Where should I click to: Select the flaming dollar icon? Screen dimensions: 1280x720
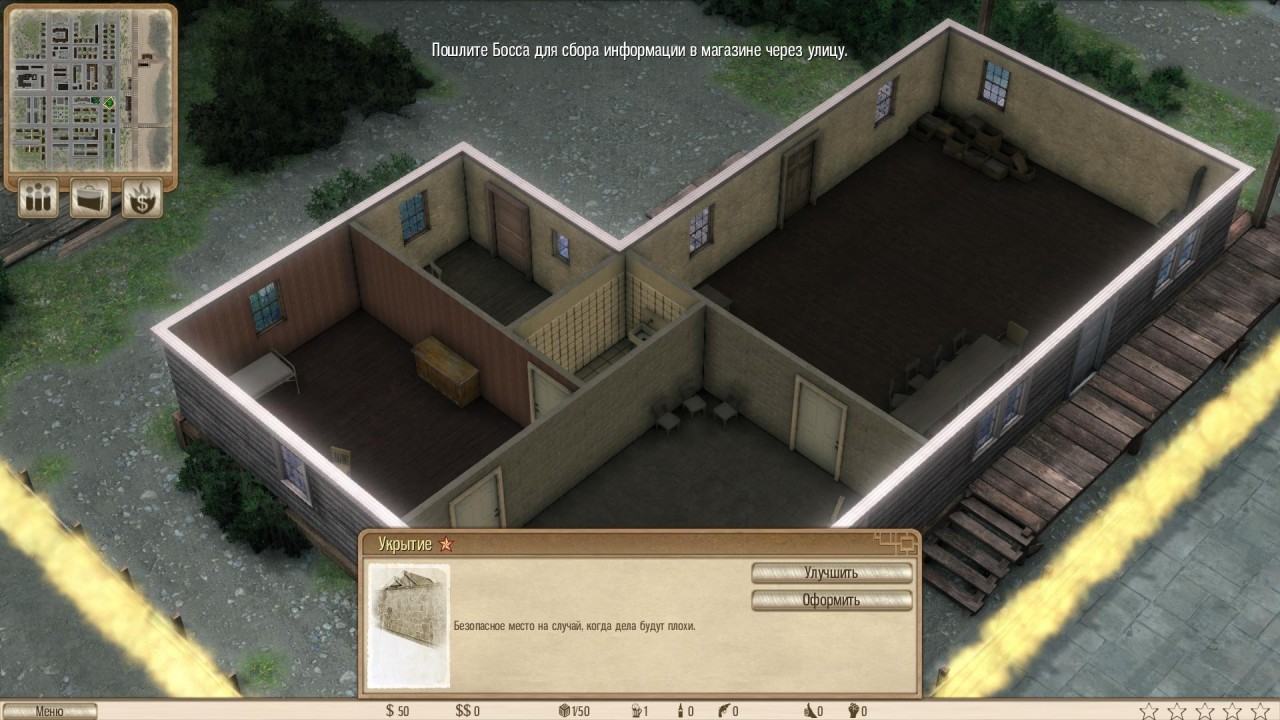pyautogui.click(x=142, y=197)
